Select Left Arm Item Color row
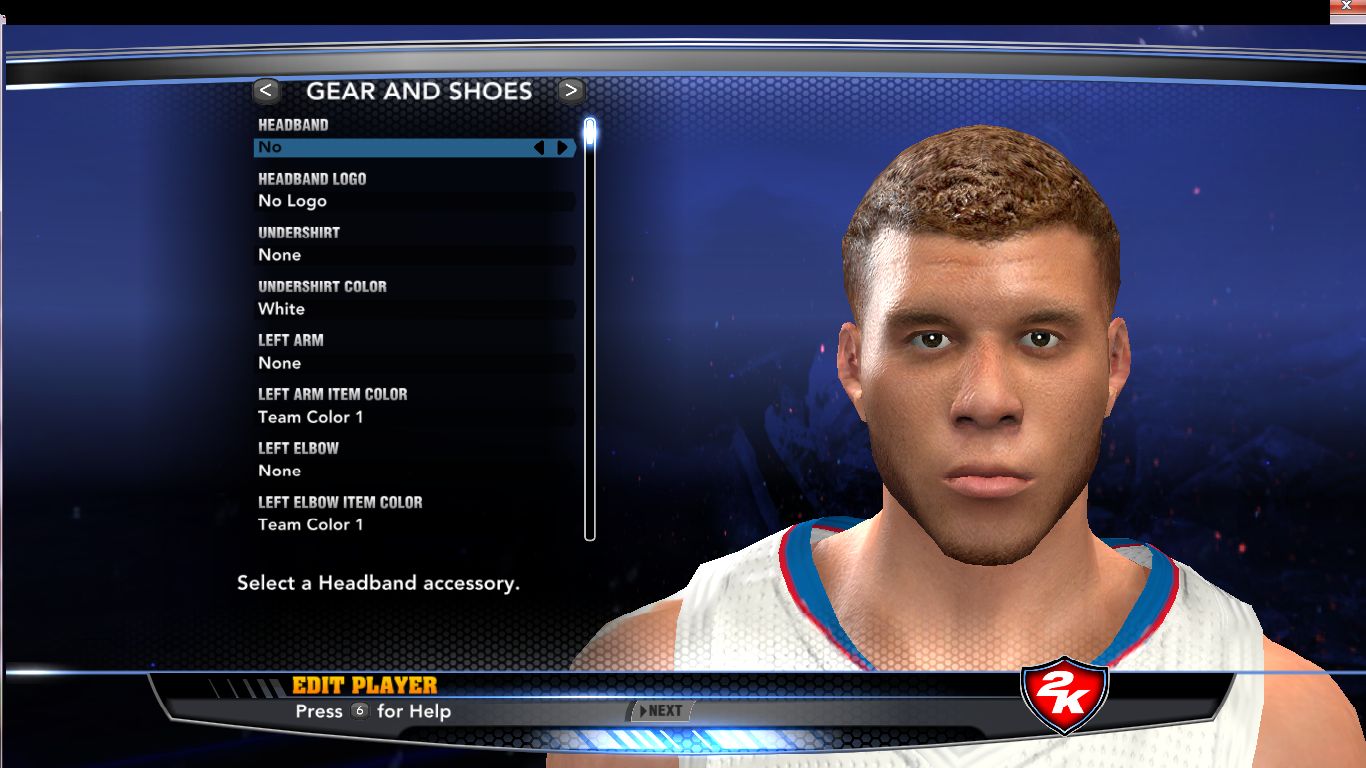Screen dimensions: 1366x768 pos(400,417)
